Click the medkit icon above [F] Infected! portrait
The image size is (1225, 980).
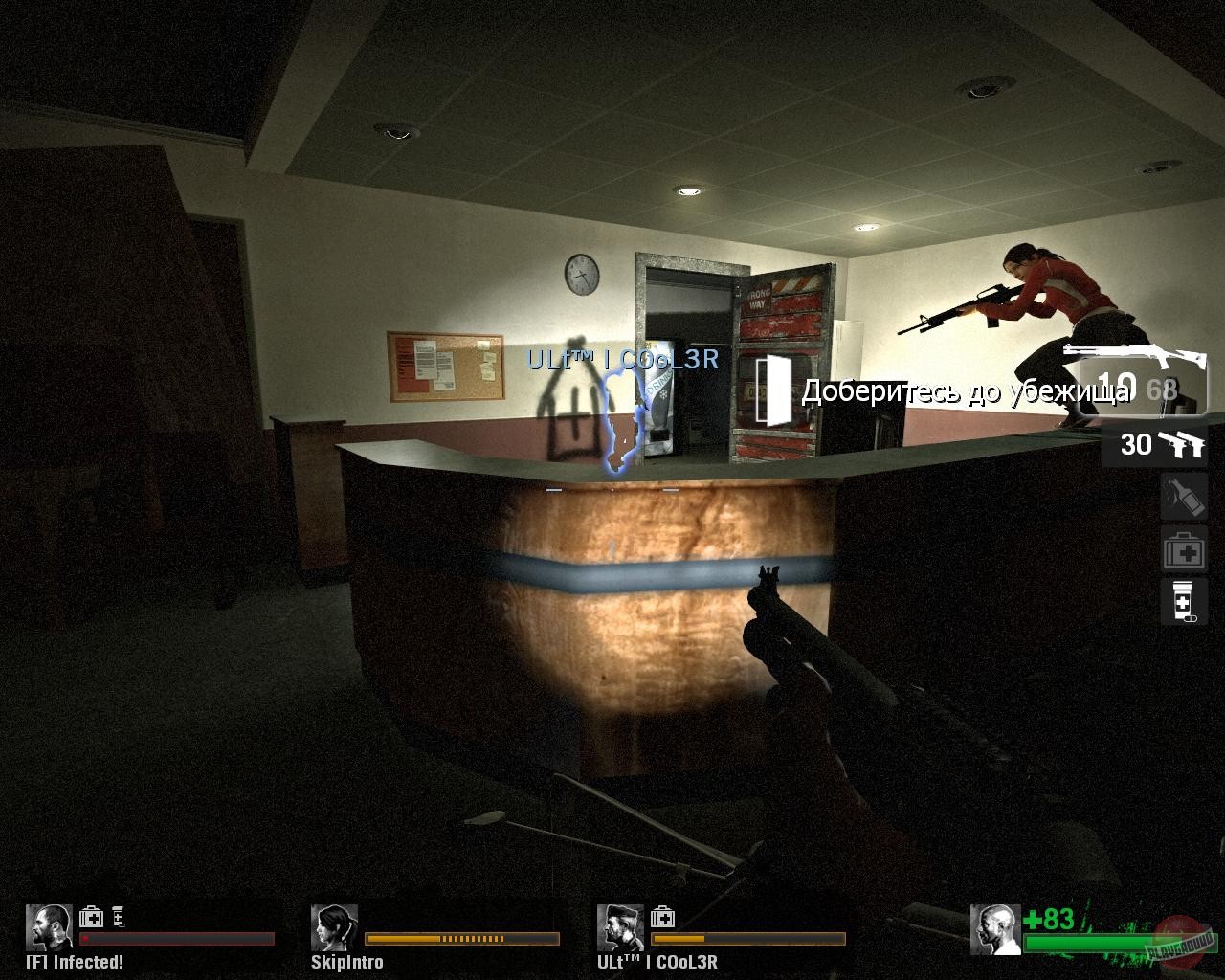point(92,916)
